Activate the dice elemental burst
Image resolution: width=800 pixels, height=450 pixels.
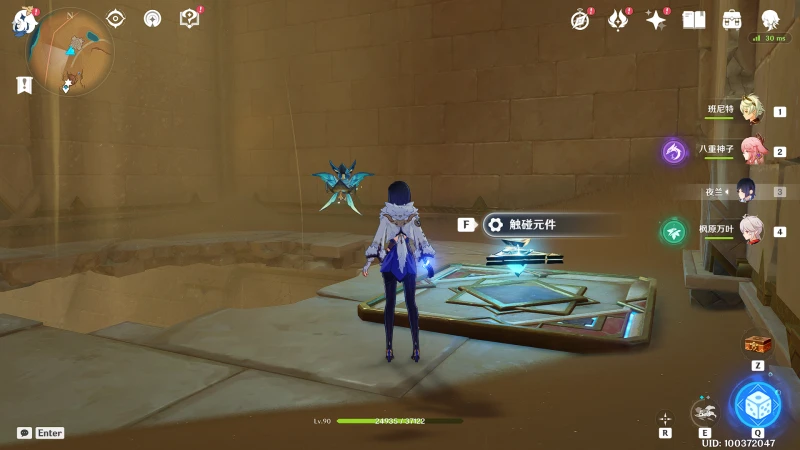[x=757, y=405]
